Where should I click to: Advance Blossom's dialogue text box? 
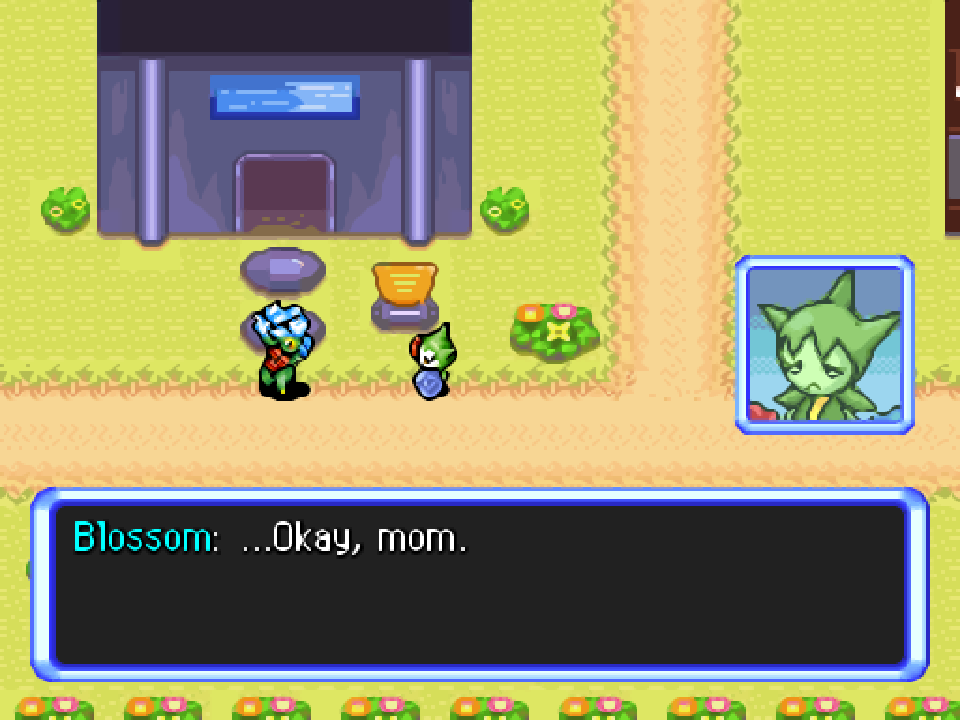[x=480, y=585]
